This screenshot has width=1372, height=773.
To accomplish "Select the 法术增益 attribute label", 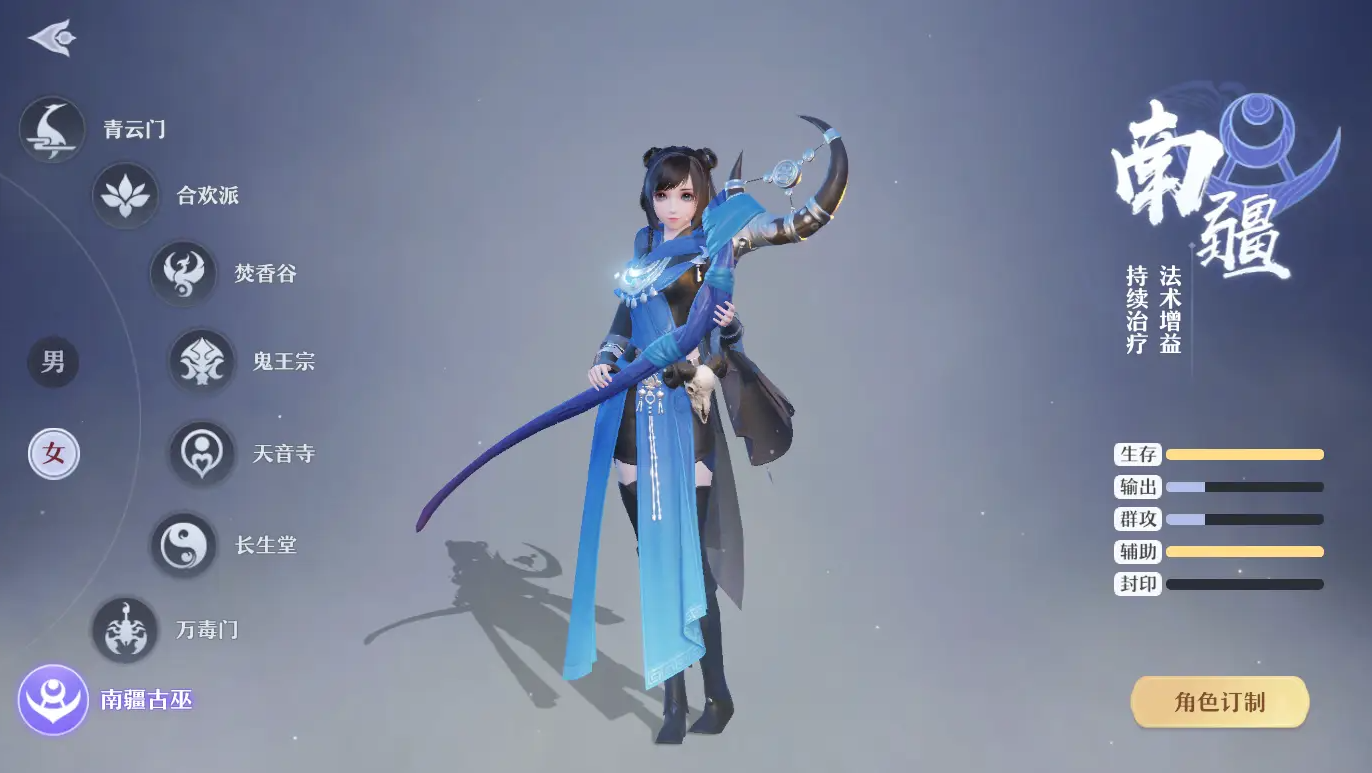I will (x=1172, y=310).
